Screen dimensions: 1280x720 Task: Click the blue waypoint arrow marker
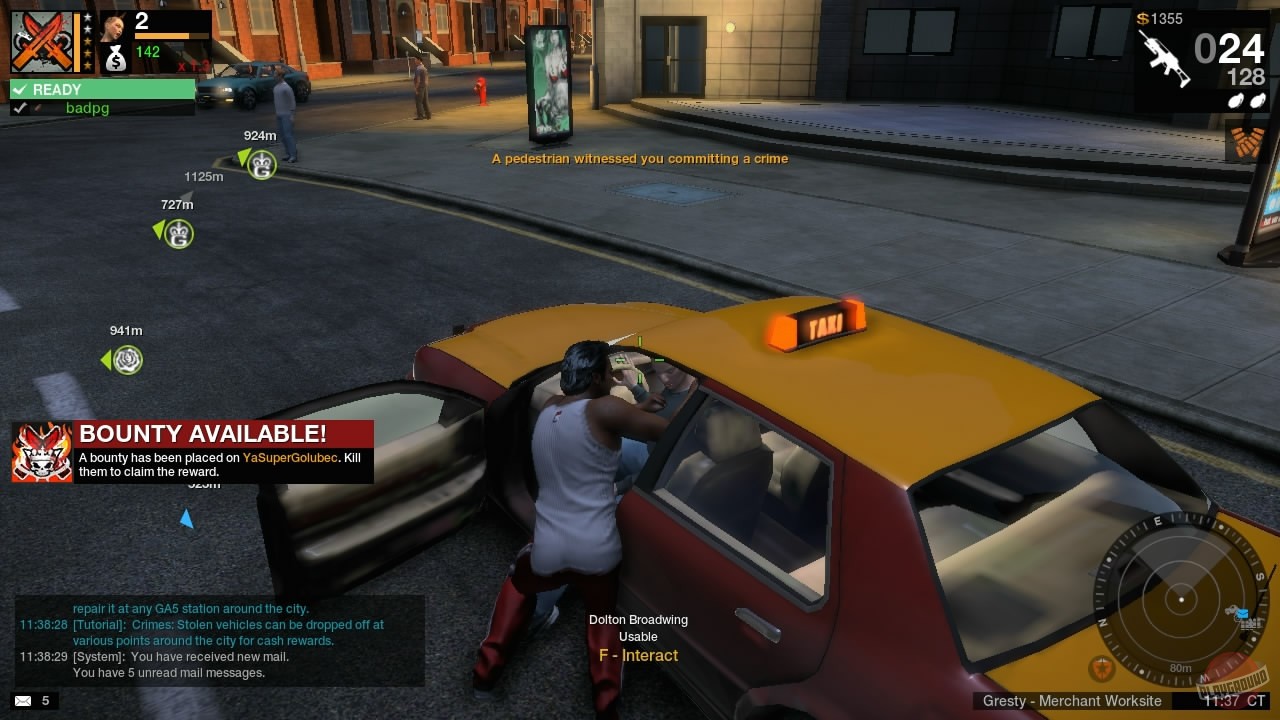pos(187,517)
